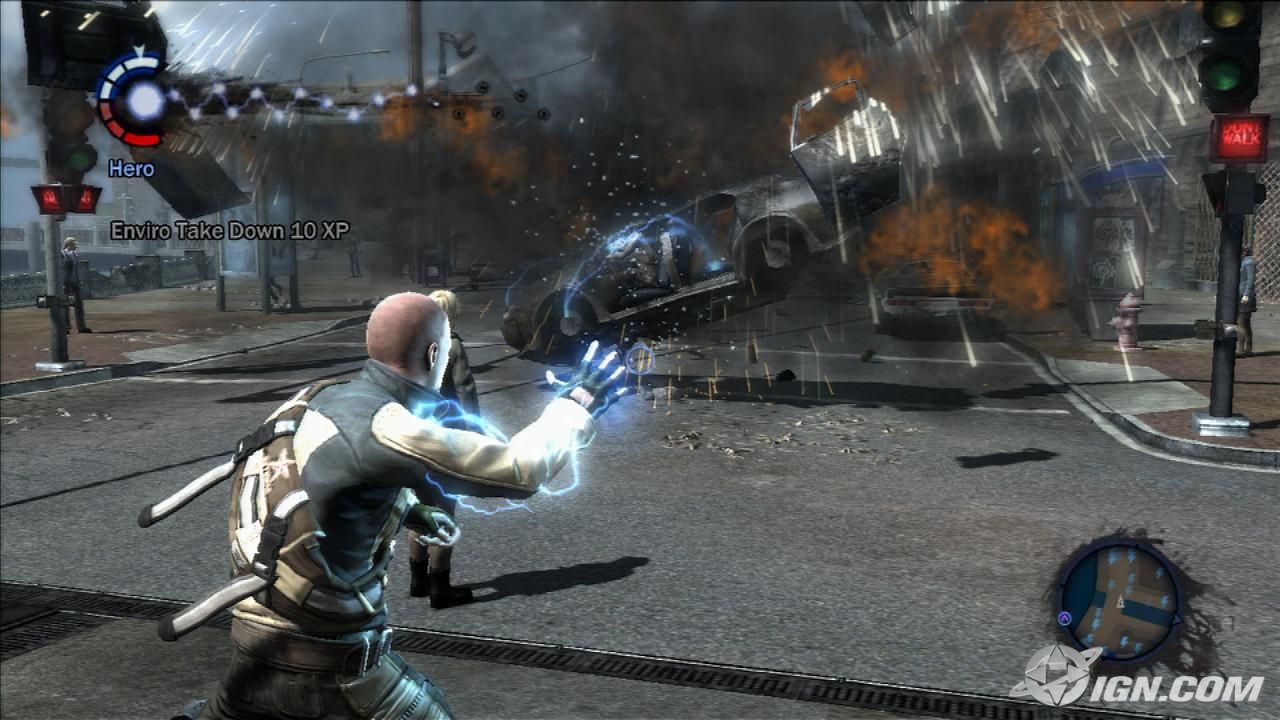Screen dimensions: 1280x720
Task: Click the blue compass arrow beside the minimap
Action: point(1066,617)
